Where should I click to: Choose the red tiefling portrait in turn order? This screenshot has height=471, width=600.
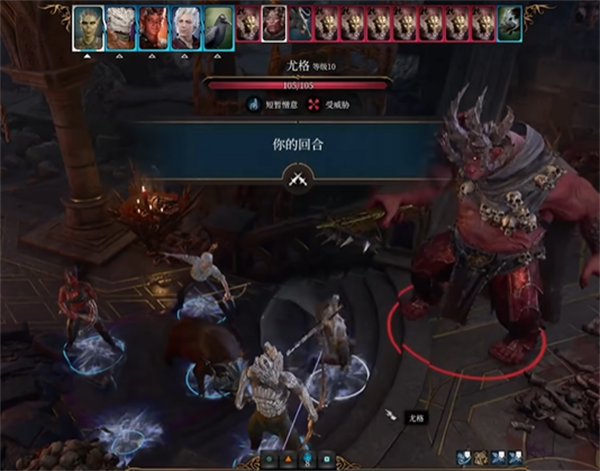(151, 26)
